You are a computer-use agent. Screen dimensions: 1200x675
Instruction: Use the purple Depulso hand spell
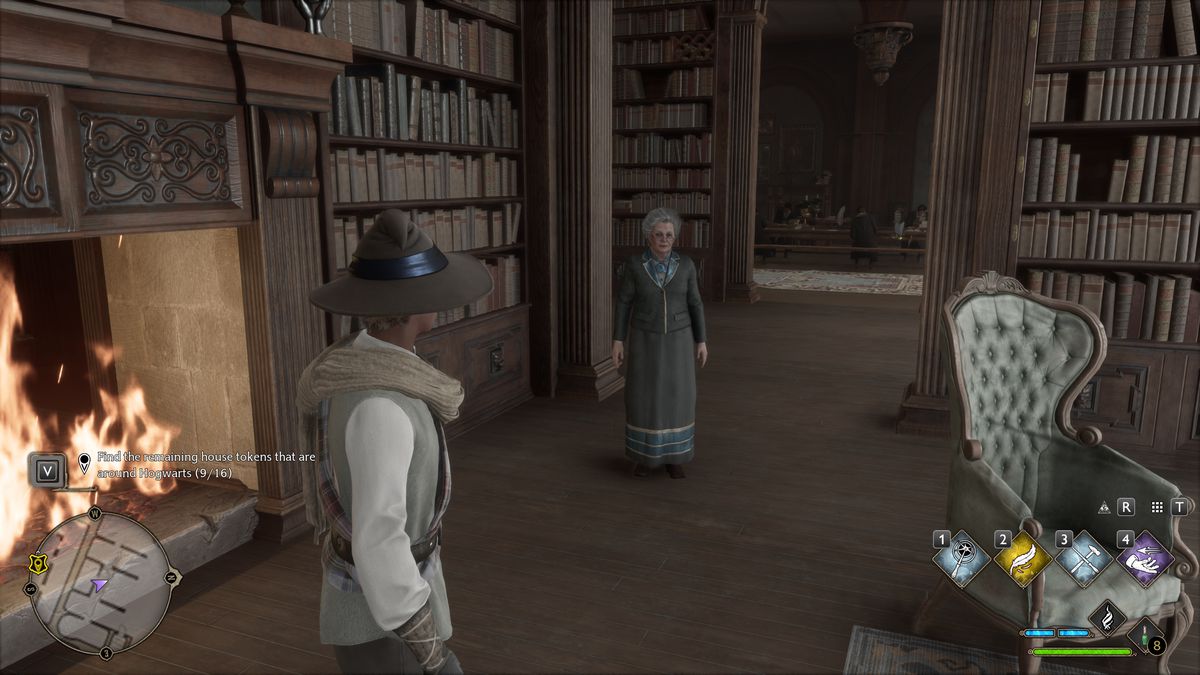pos(1145,558)
